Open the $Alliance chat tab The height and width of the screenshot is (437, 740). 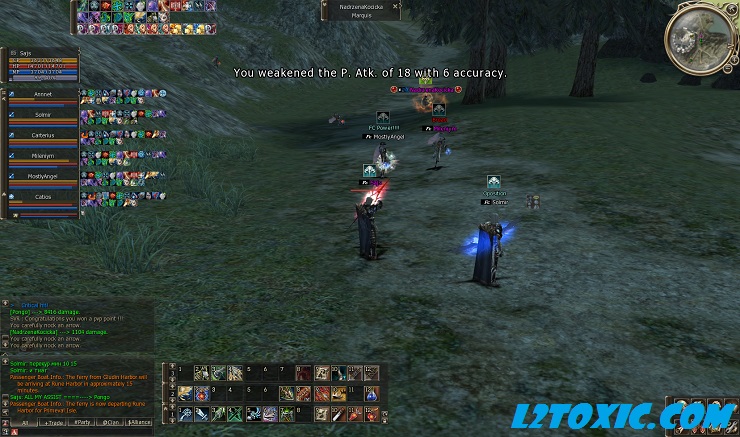(140, 423)
